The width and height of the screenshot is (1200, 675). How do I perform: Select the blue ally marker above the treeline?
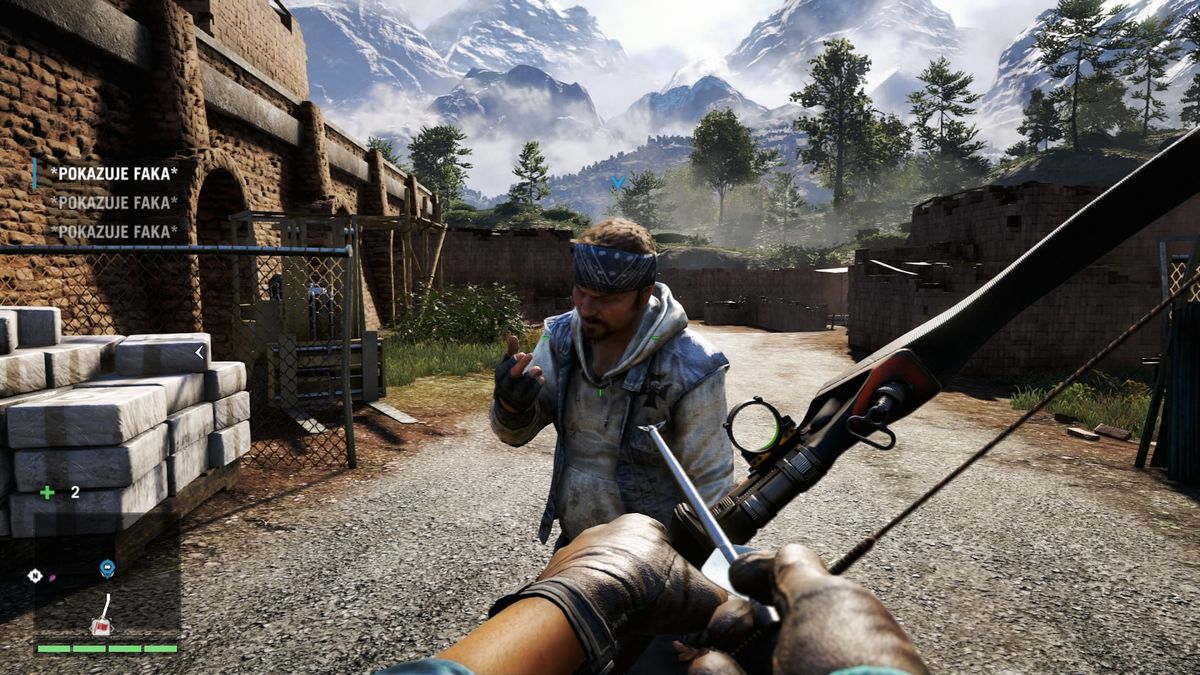[618, 182]
